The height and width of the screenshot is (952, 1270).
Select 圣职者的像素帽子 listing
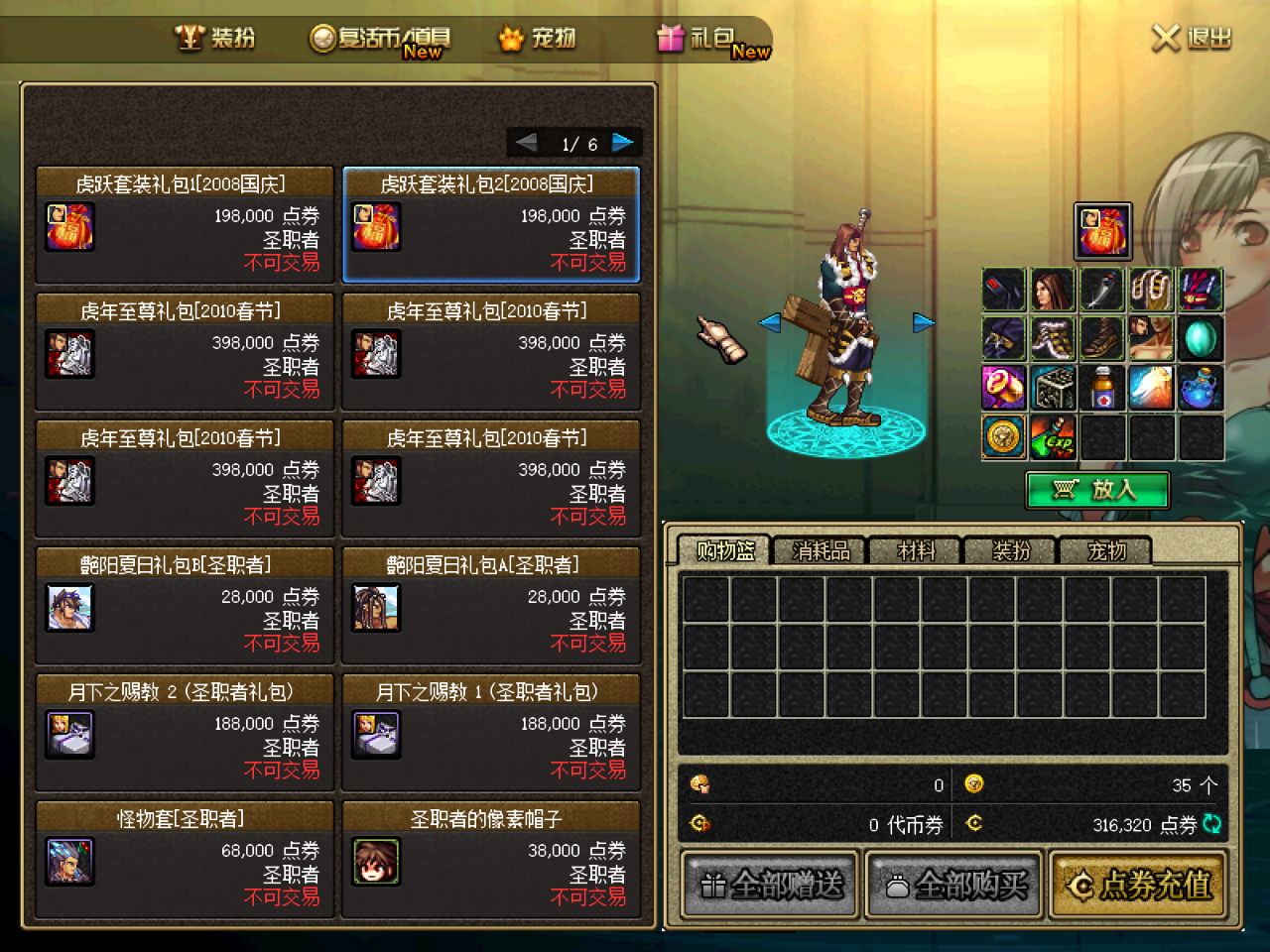pos(491,860)
